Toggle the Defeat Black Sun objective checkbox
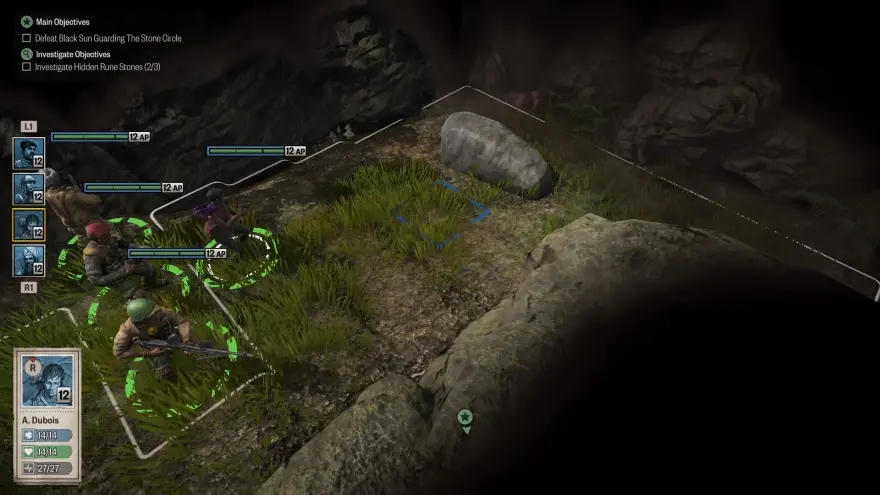The height and width of the screenshot is (495, 880). click(27, 38)
